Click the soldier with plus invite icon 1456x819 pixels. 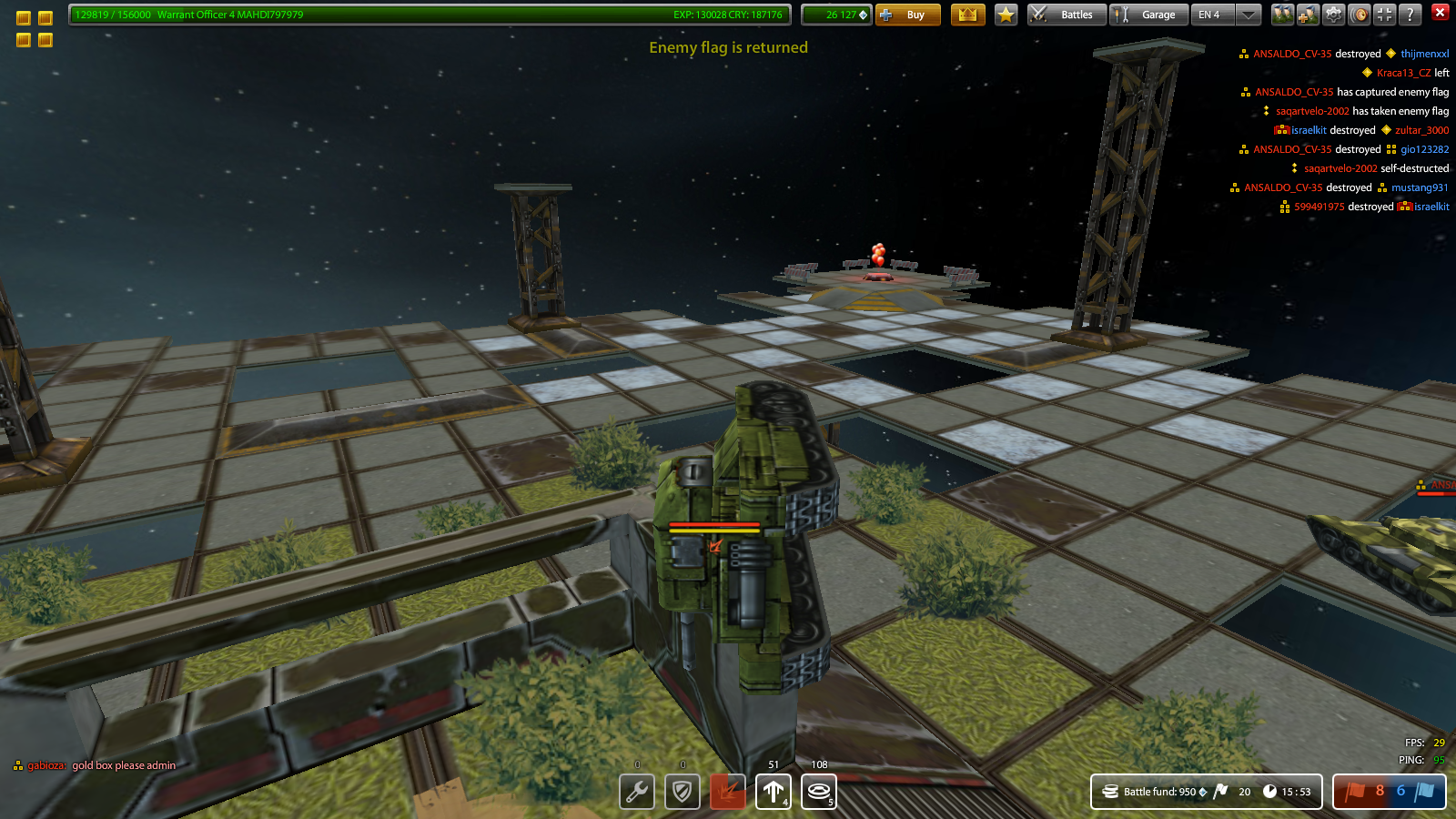(1308, 15)
